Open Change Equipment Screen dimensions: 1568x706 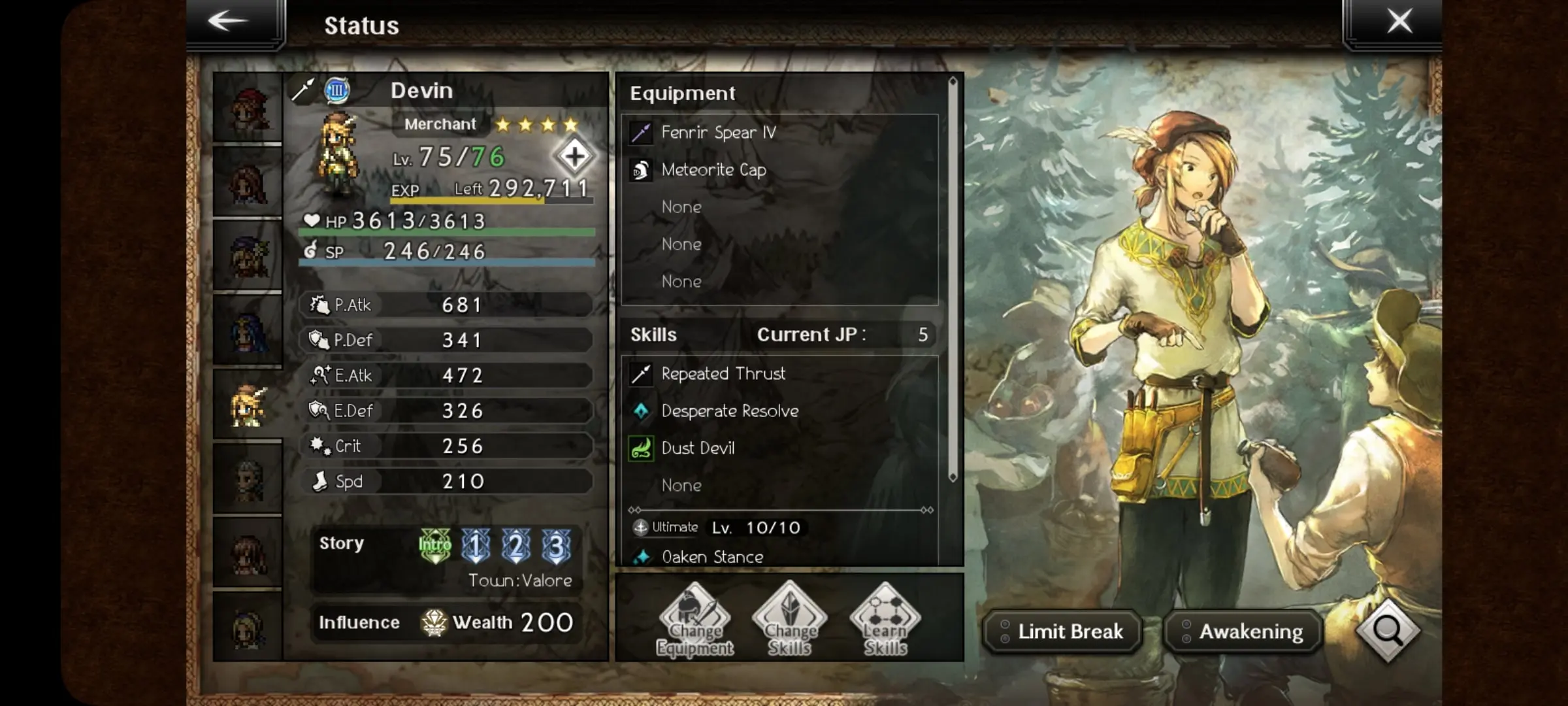694,620
